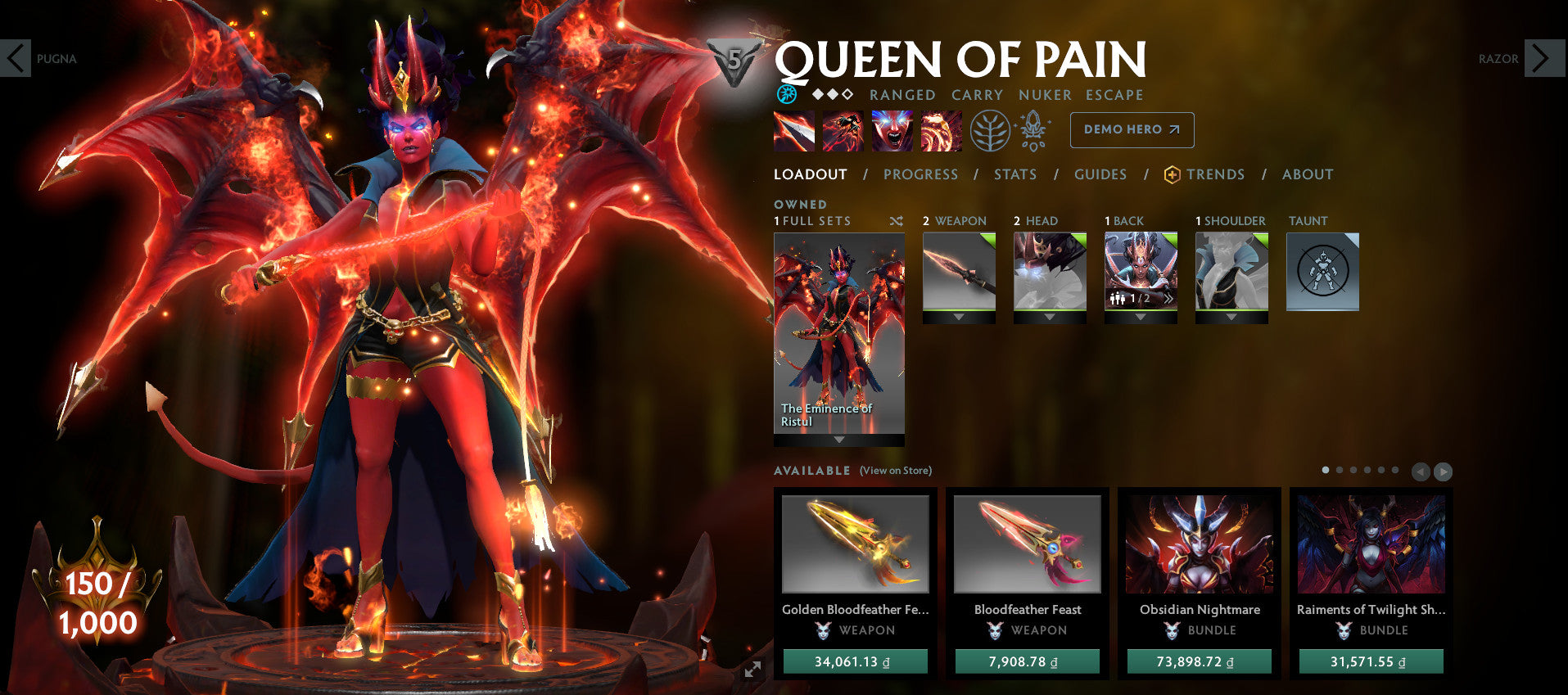Click the empty Taunt slot icon

coord(1322,272)
